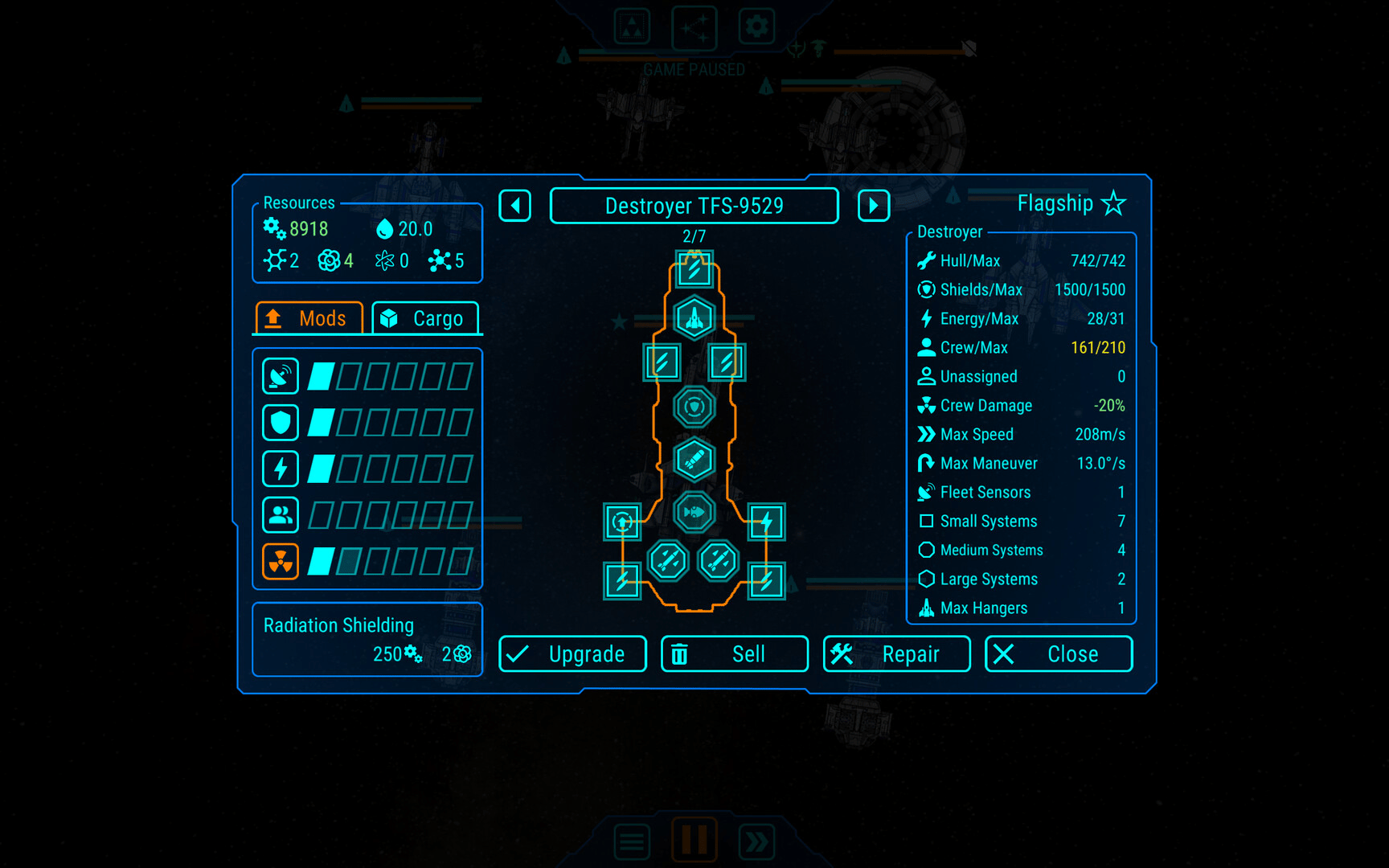This screenshot has height=868, width=1389.
Task: Select the radiation shielding mod icon
Action: click(281, 561)
